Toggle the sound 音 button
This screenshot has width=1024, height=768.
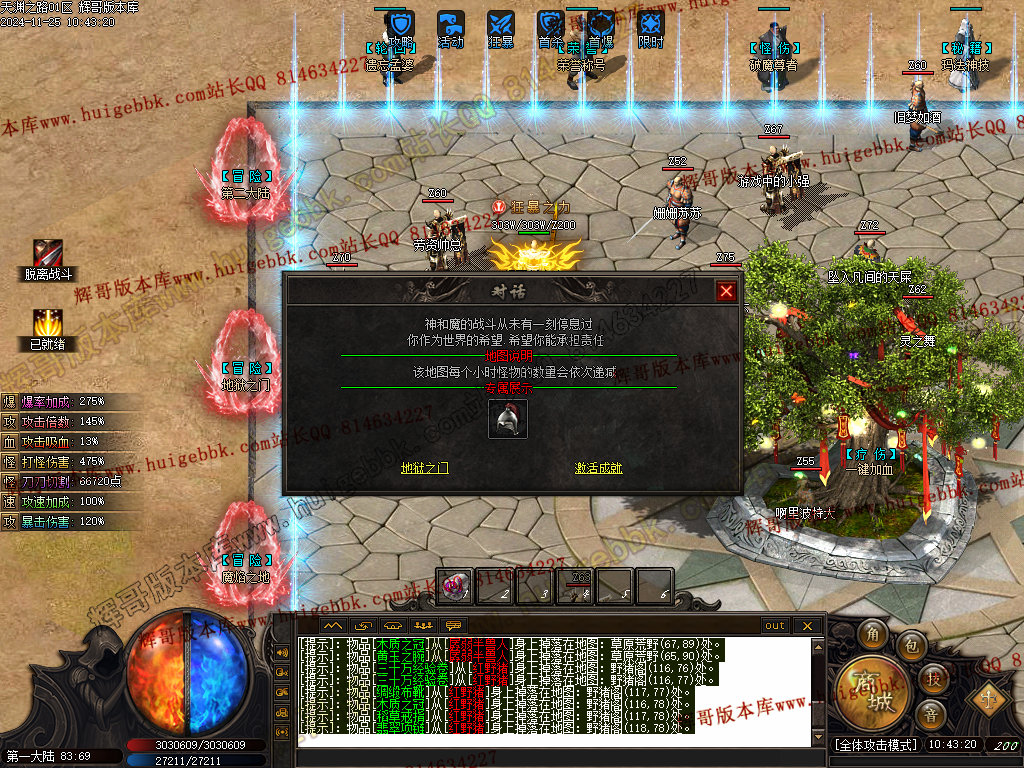[931, 714]
